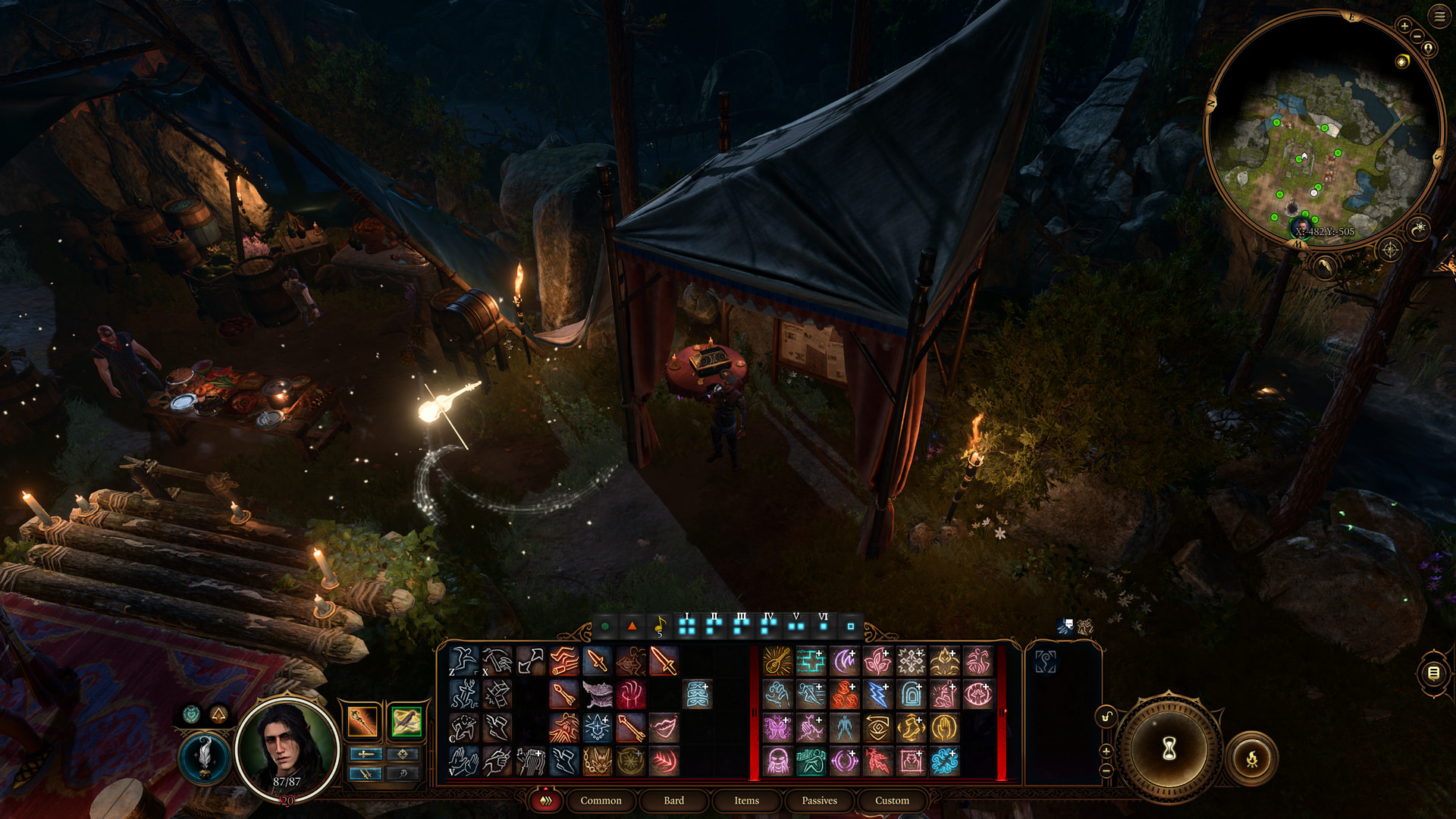The width and height of the screenshot is (1456, 819).
Task: Select the lips ability icon
Action: tap(664, 728)
